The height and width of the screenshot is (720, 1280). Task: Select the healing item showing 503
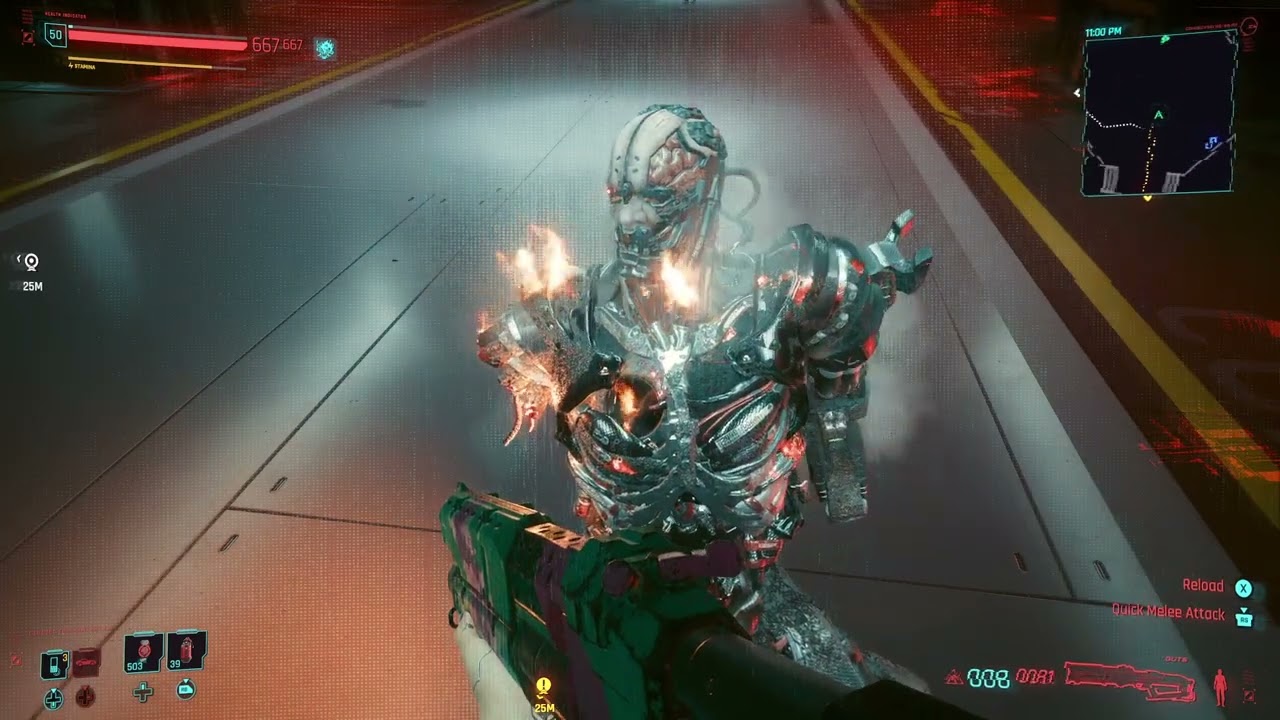143,650
